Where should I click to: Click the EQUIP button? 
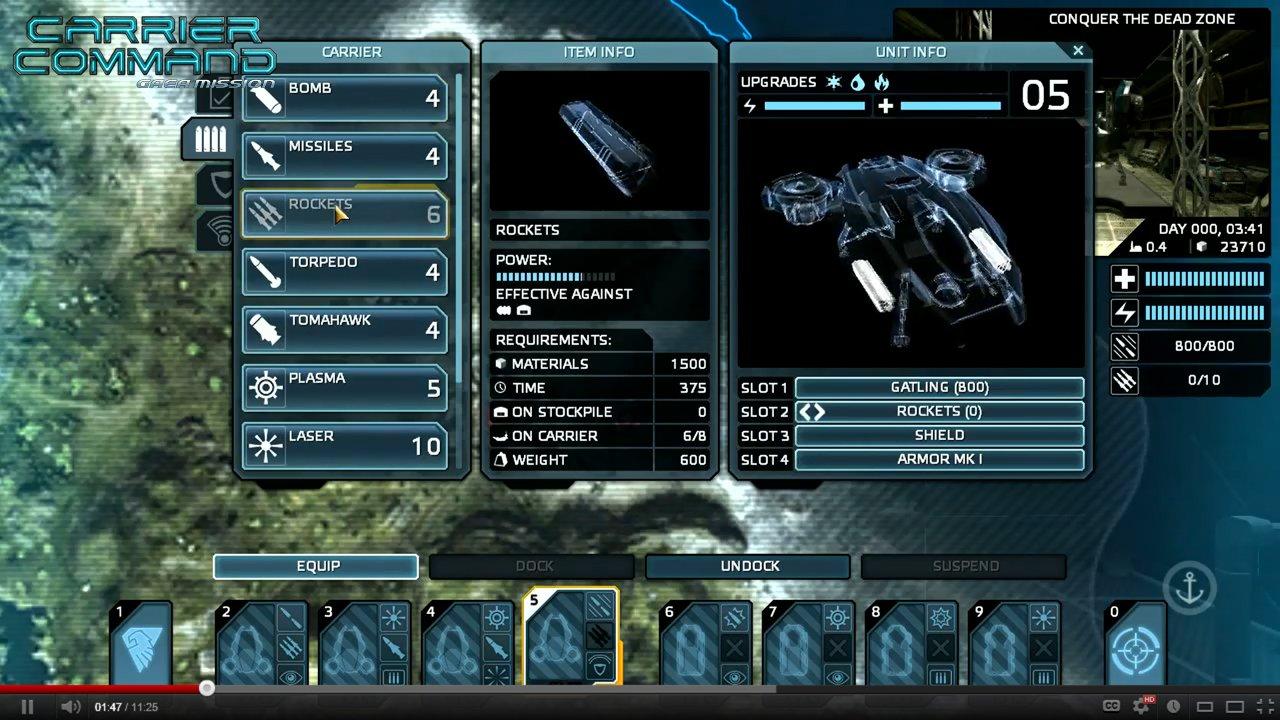click(x=316, y=566)
